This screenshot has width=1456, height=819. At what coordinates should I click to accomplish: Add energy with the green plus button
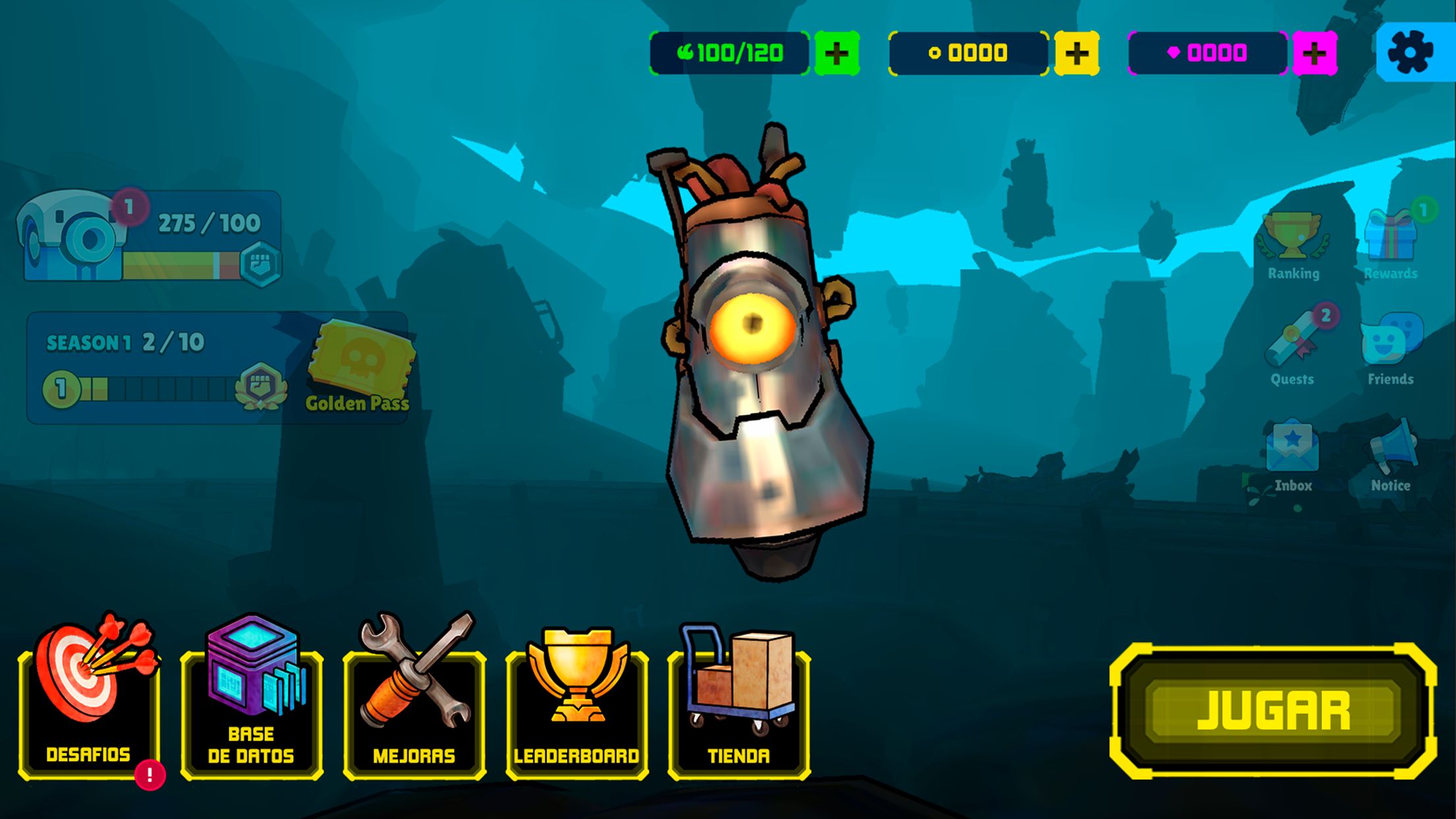[837, 53]
